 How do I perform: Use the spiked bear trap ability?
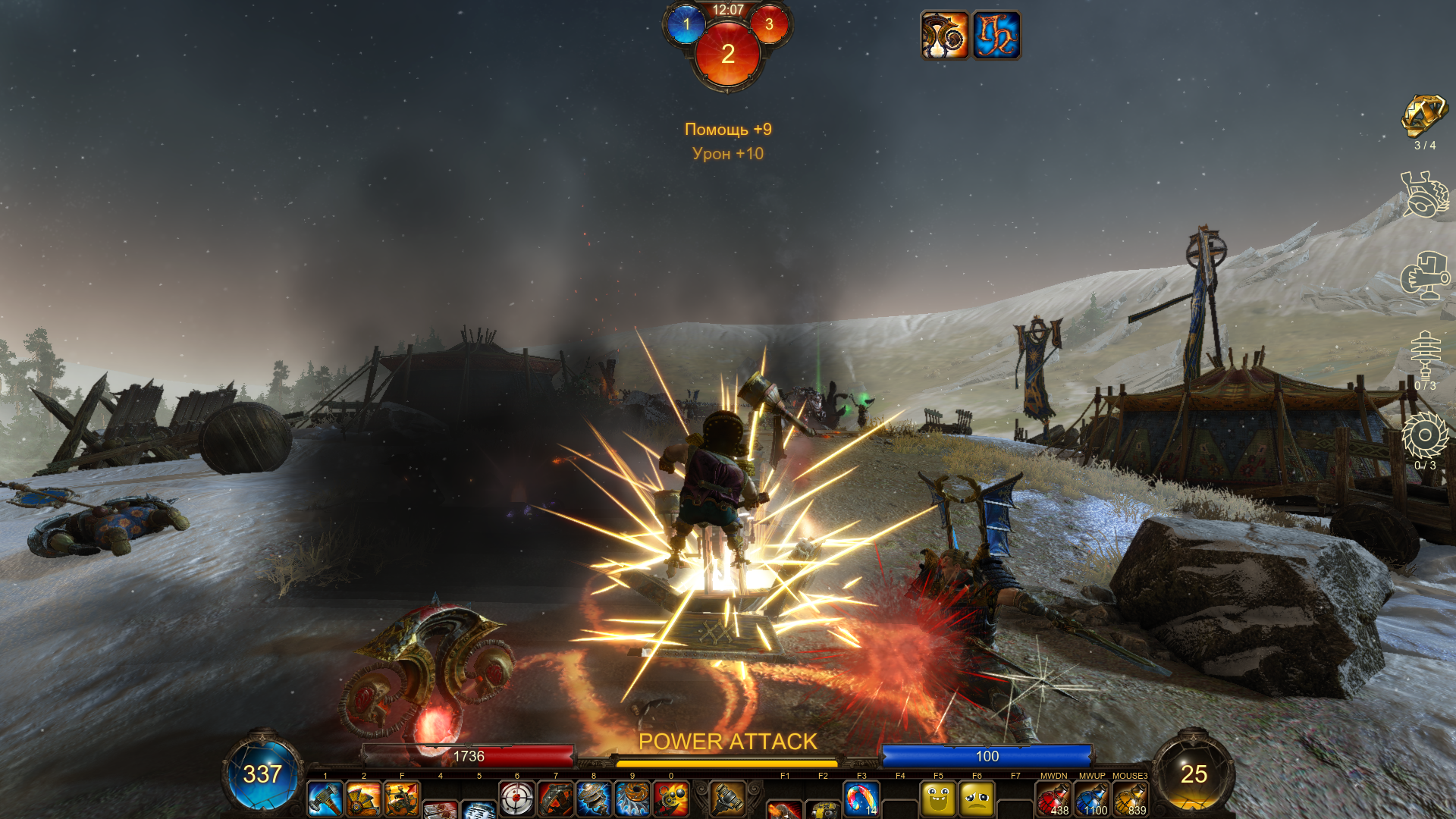click(x=556, y=799)
